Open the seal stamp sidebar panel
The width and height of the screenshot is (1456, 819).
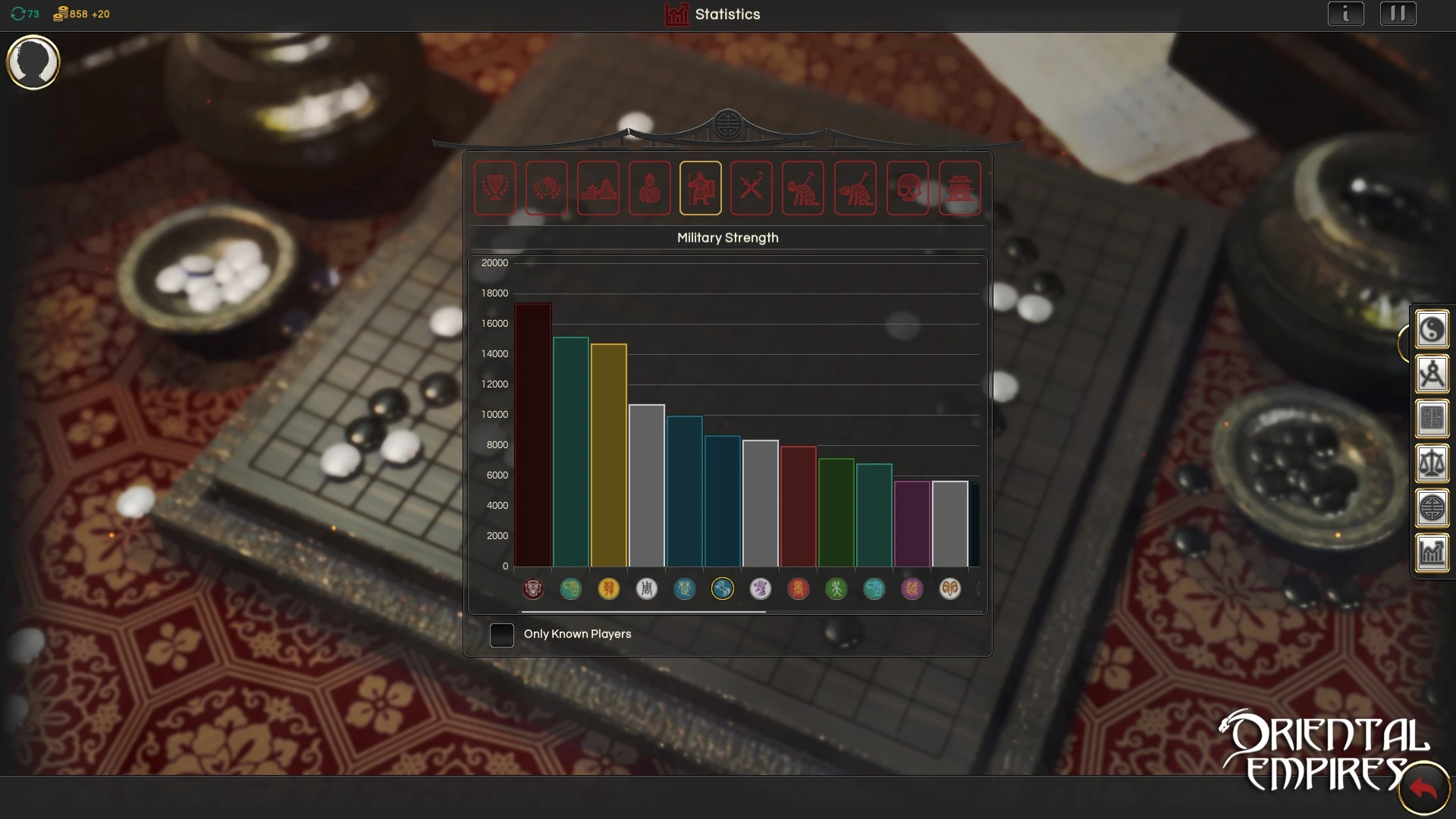click(1432, 419)
